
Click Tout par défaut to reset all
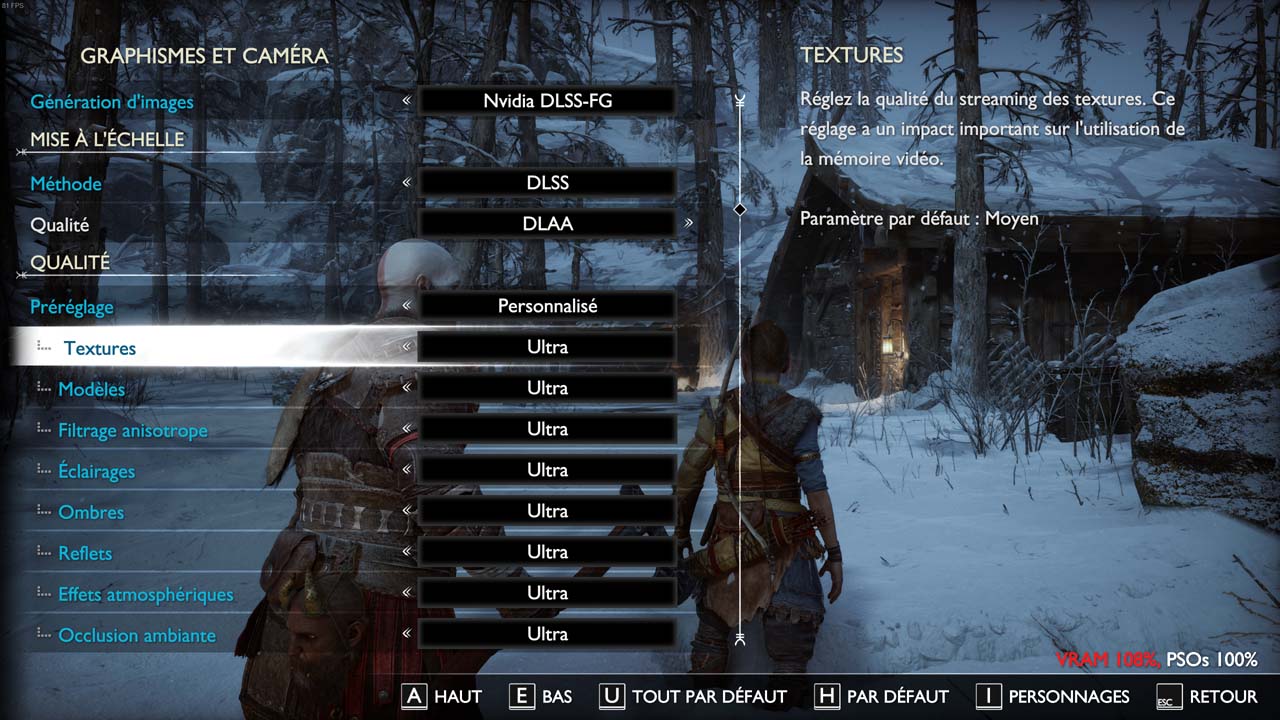coord(693,696)
